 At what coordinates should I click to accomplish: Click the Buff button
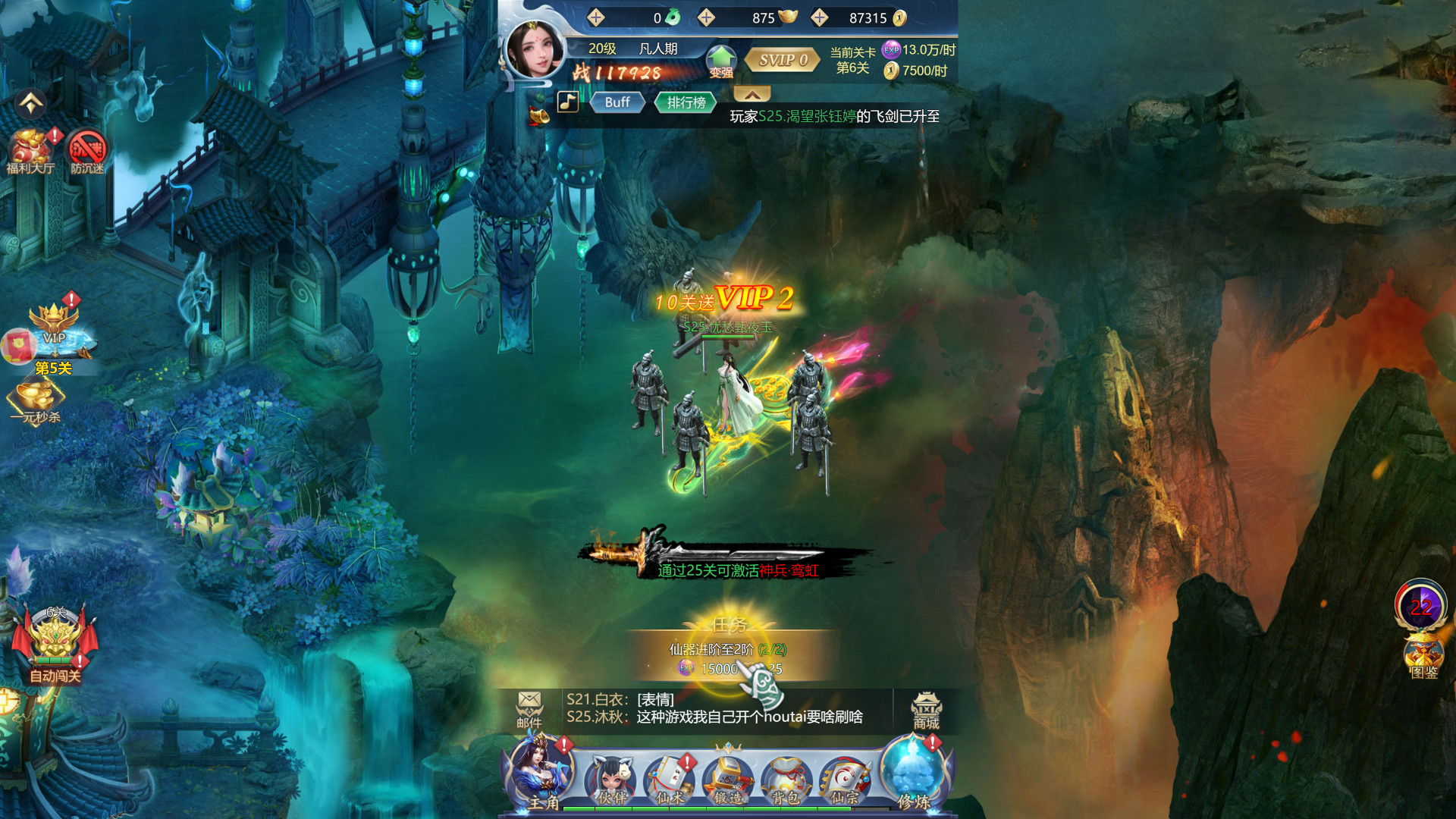[618, 102]
